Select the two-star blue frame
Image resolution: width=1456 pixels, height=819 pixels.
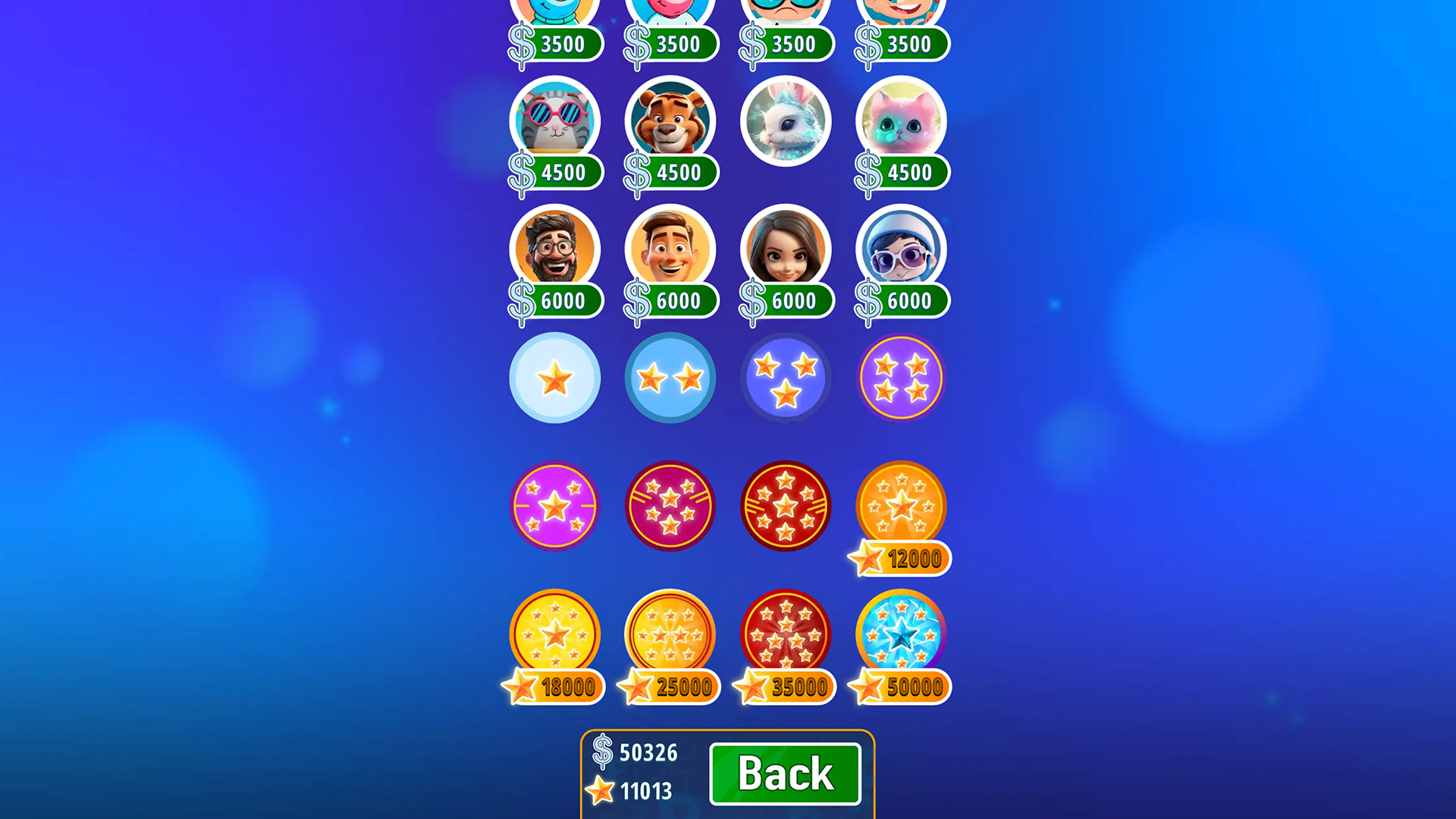point(670,377)
